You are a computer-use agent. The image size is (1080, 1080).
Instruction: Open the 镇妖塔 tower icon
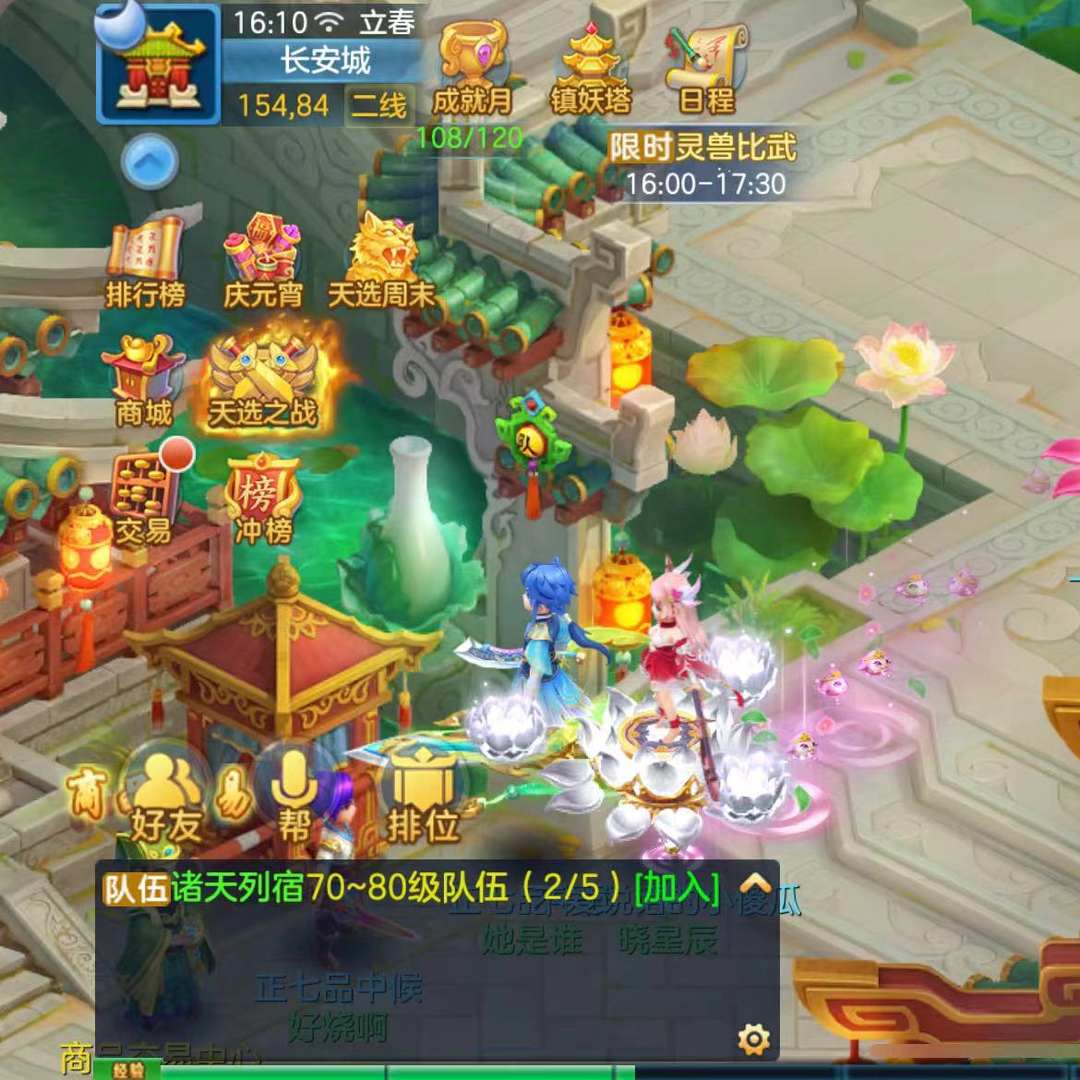(x=592, y=66)
